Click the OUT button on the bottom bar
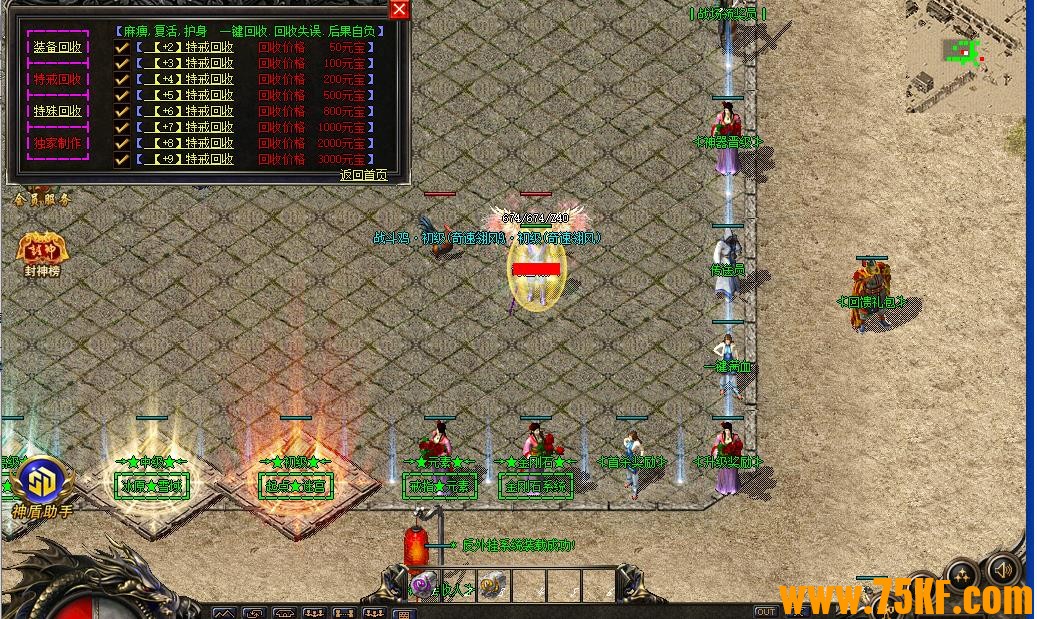 [766, 611]
